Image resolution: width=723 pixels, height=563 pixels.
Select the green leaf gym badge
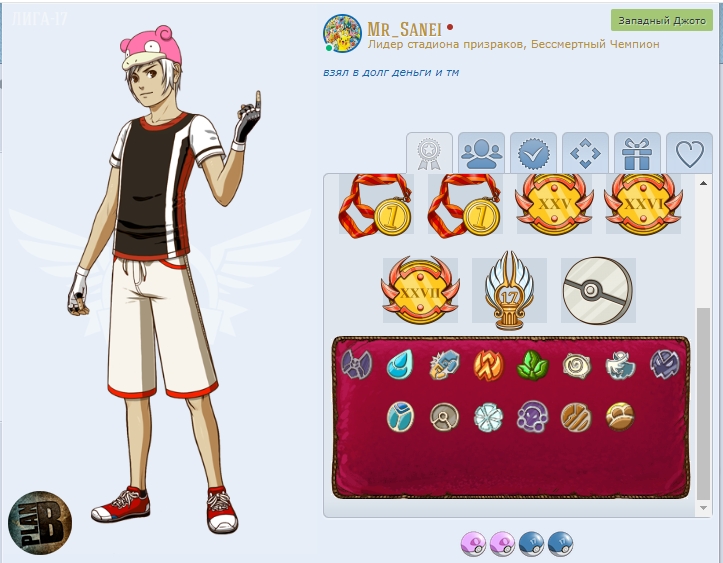(532, 364)
